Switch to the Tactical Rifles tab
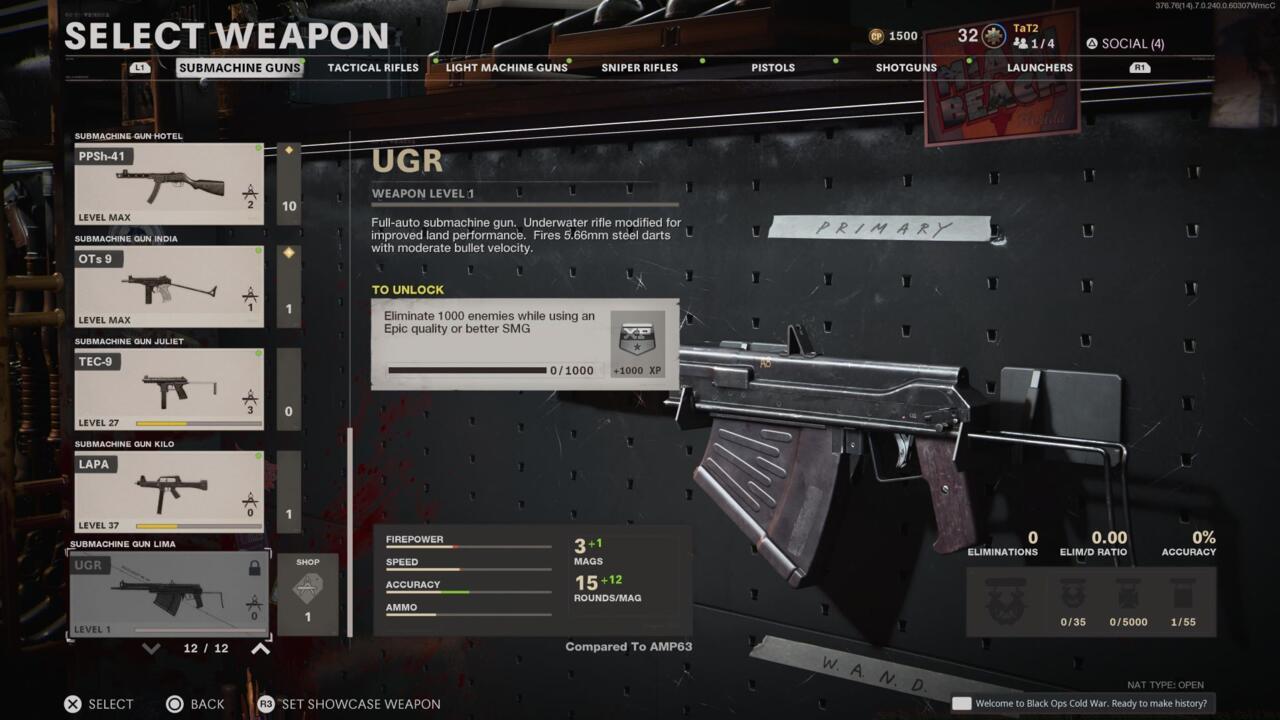The height and width of the screenshot is (720, 1280). click(x=371, y=67)
